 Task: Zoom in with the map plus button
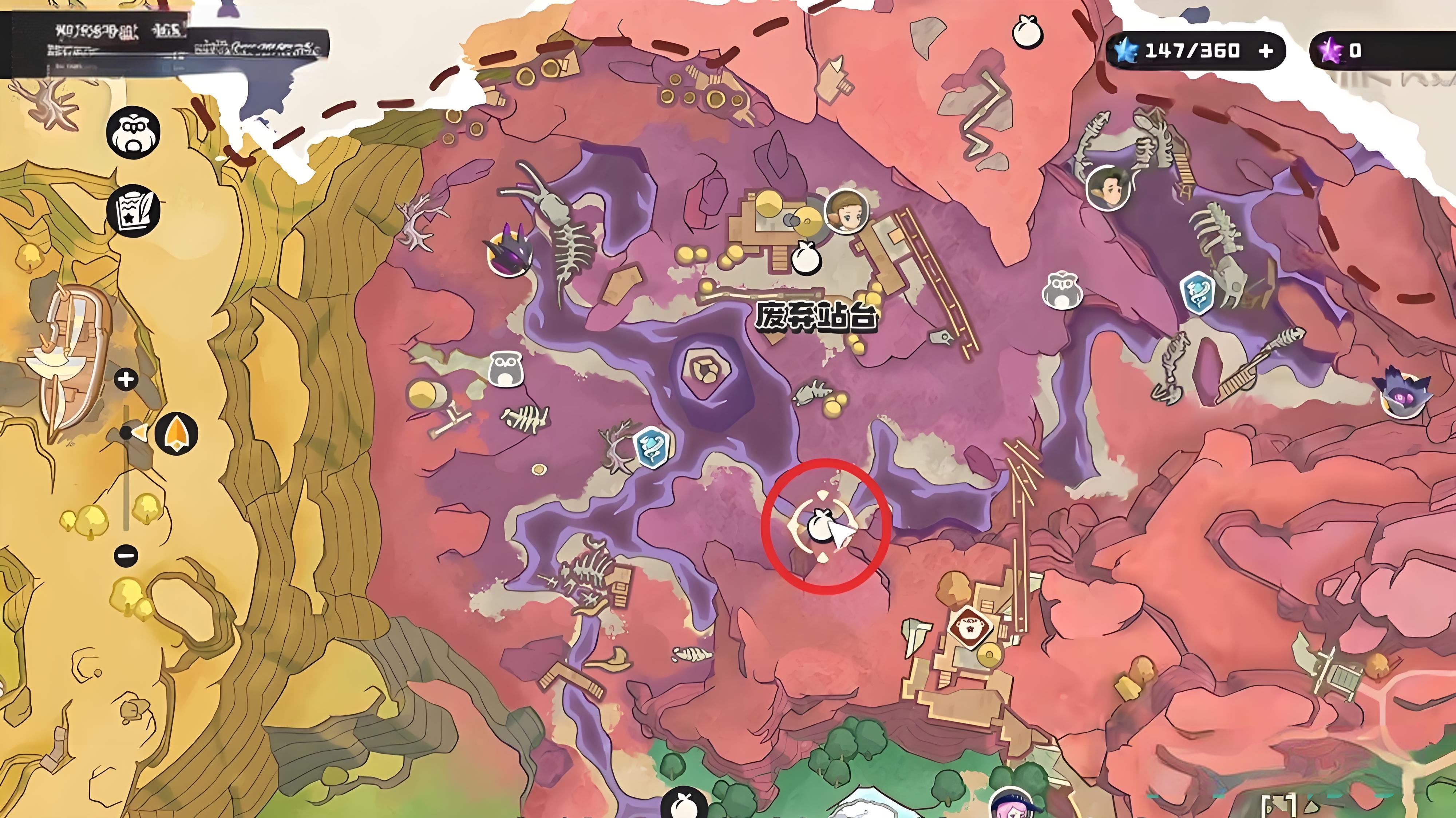coord(126,379)
